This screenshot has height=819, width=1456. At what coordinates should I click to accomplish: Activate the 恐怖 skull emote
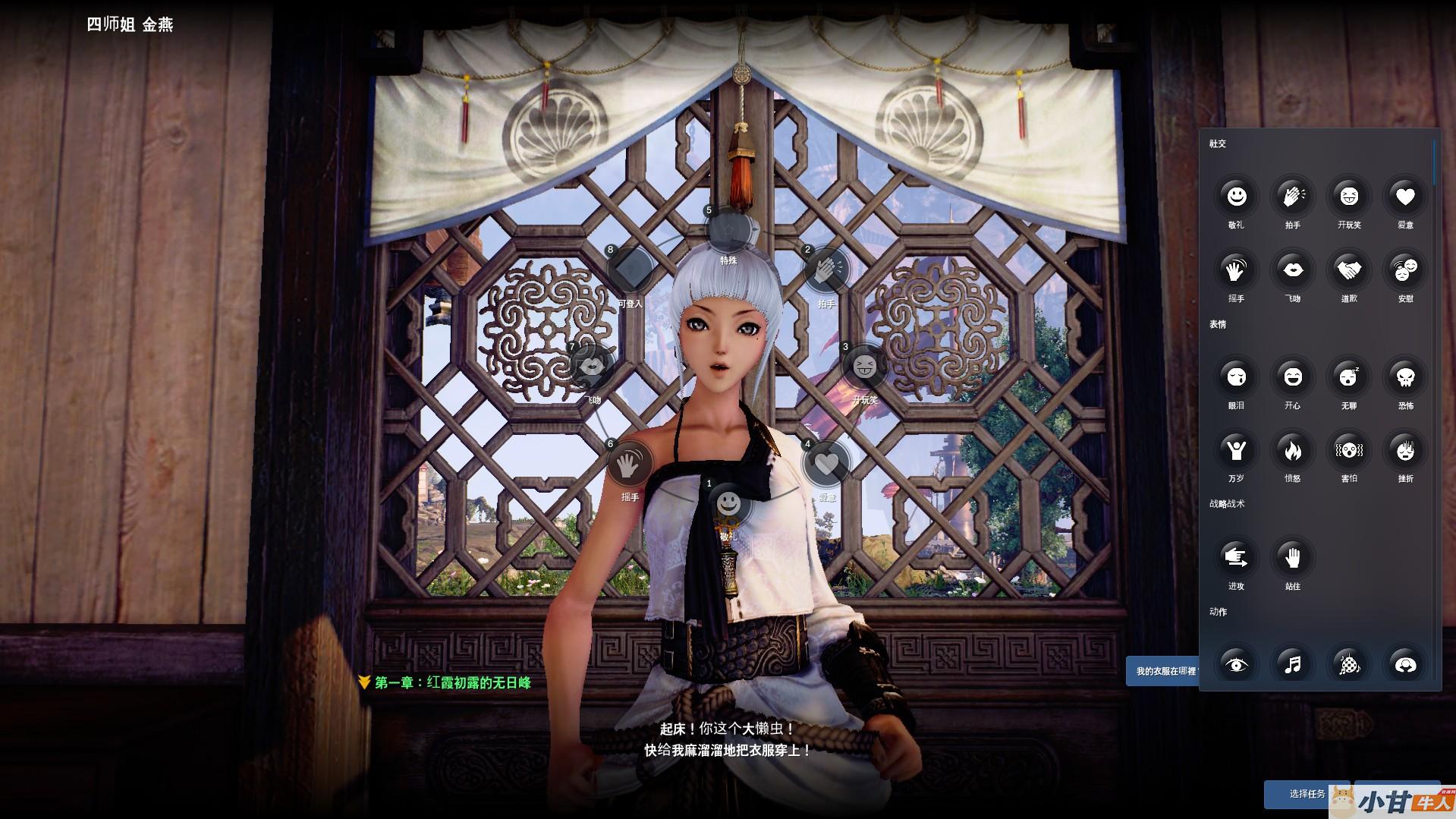coord(1404,376)
